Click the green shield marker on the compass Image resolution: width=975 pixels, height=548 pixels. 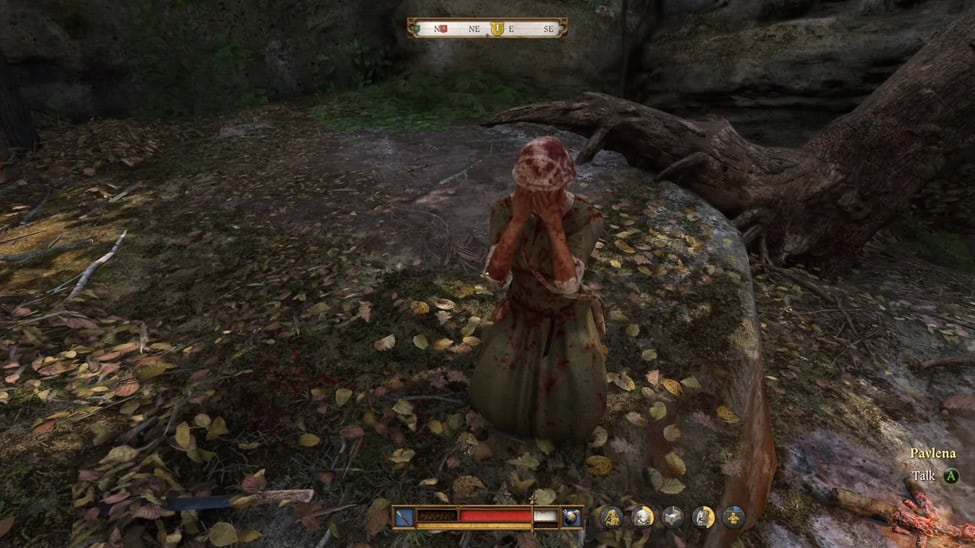click(414, 28)
